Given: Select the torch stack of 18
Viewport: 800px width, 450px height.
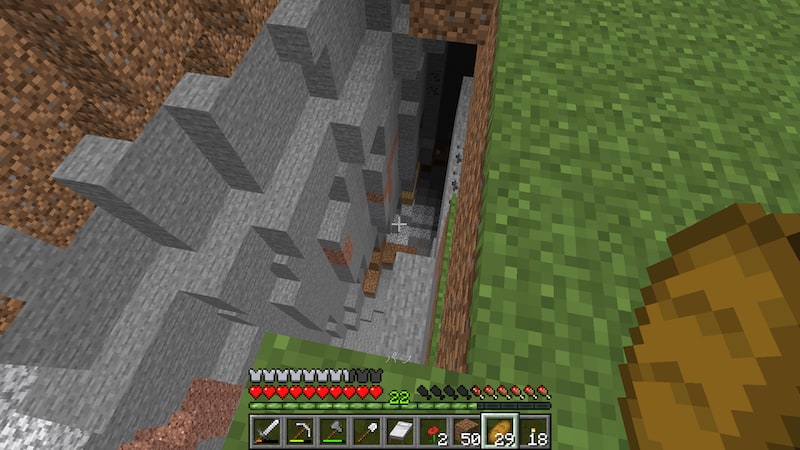Looking at the screenshot, I should (532, 432).
